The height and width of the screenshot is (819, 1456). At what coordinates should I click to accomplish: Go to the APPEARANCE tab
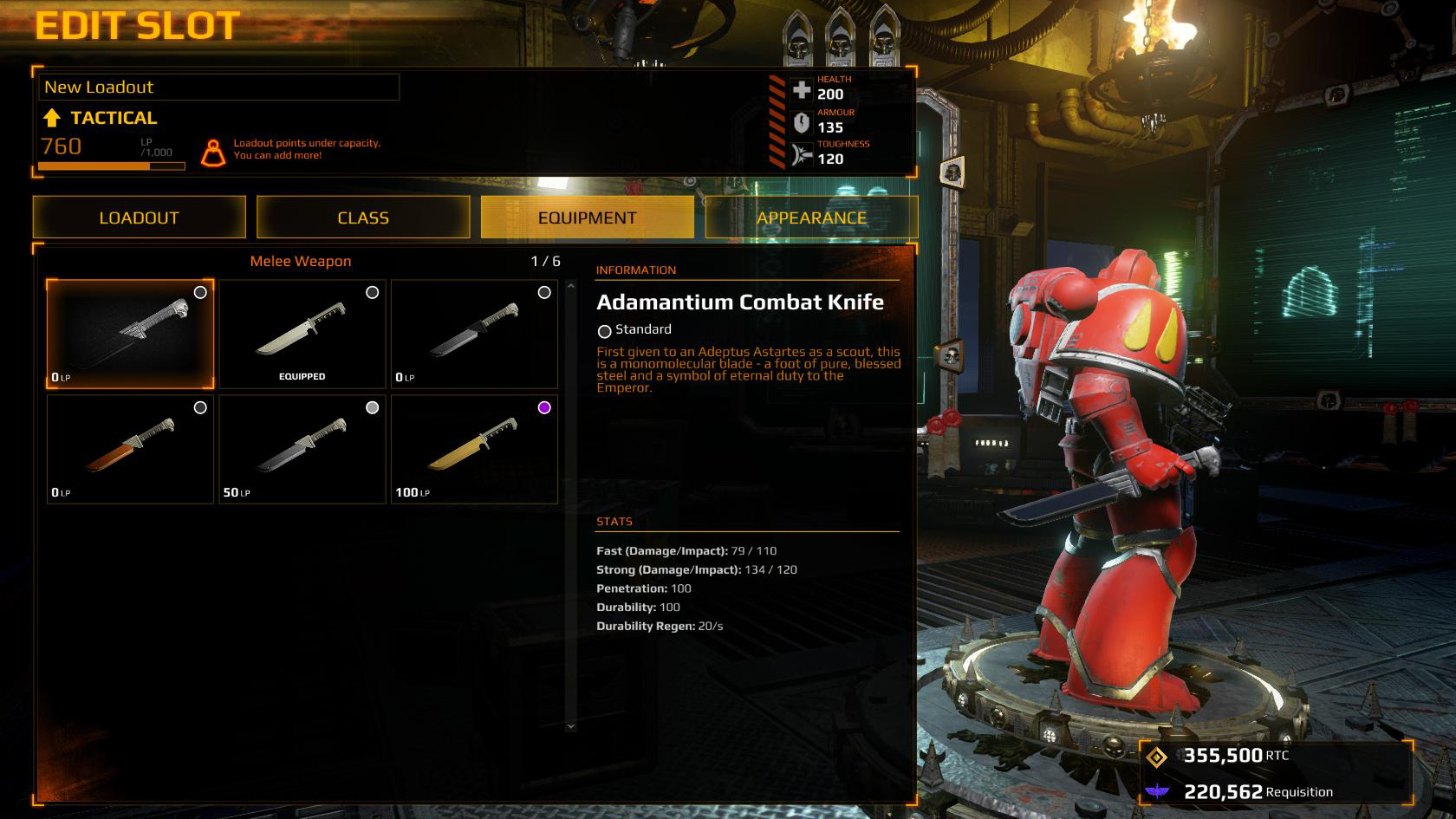[811, 218]
